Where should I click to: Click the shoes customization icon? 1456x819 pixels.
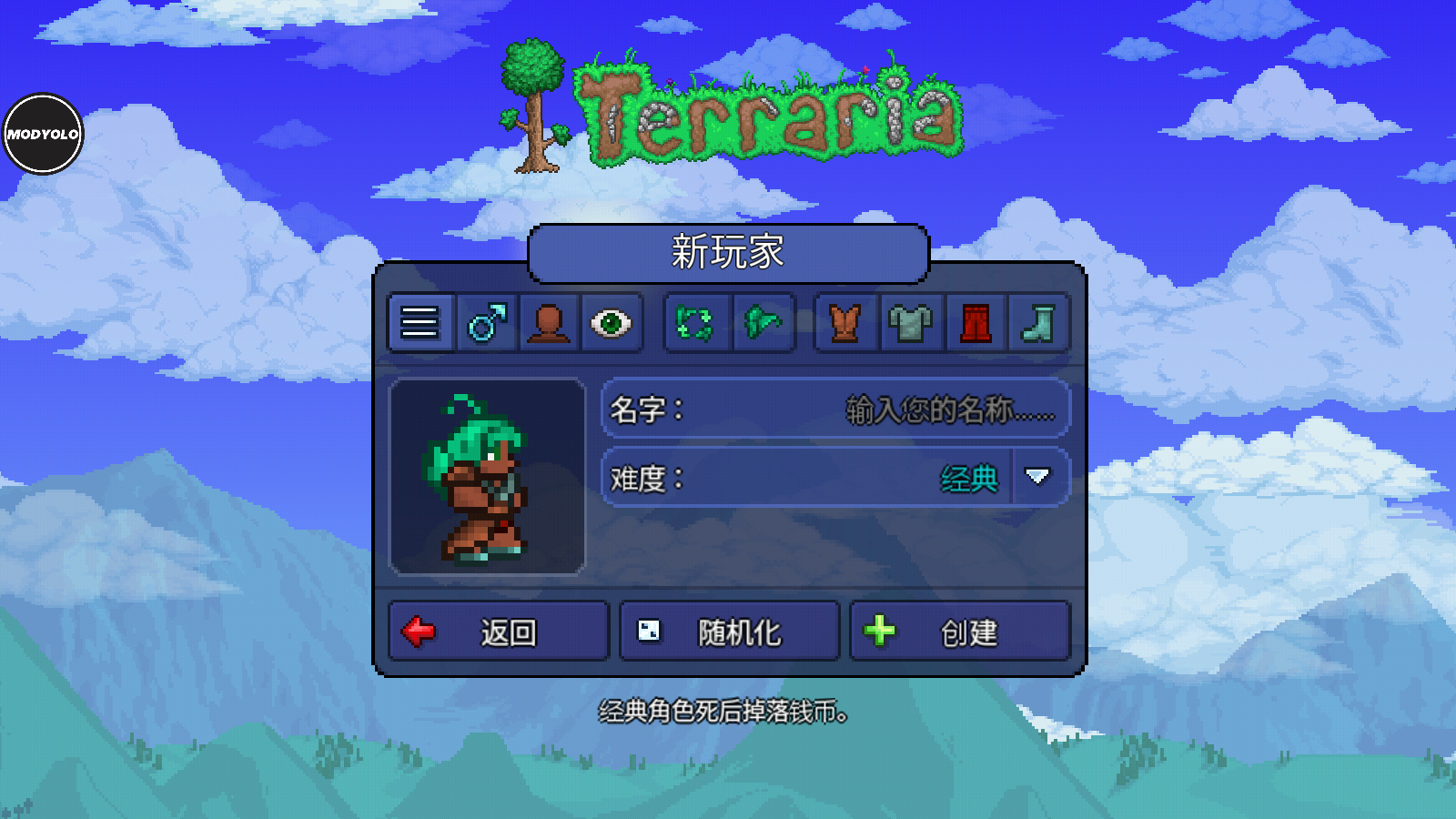[1040, 323]
